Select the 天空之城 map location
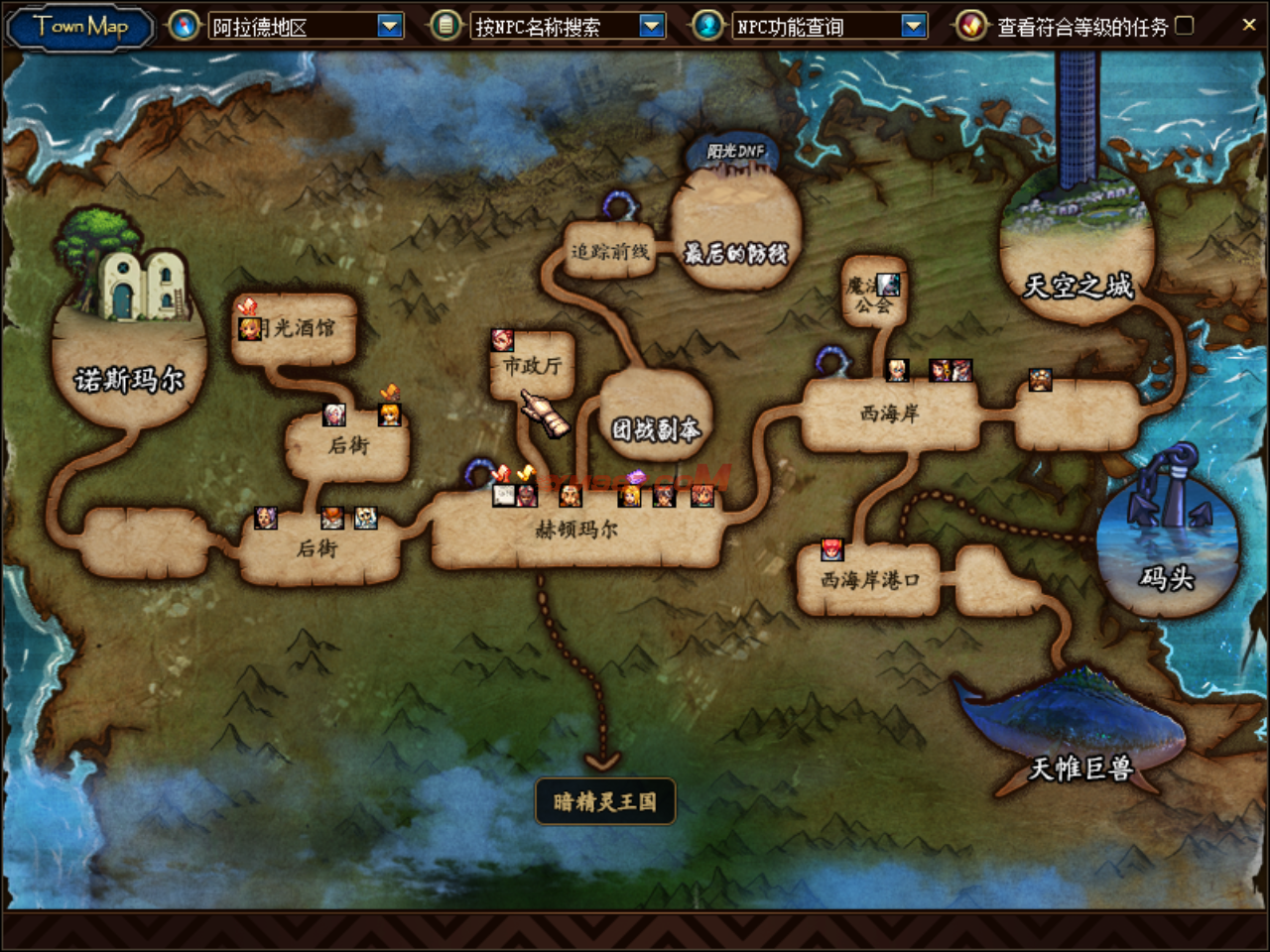The height and width of the screenshot is (952, 1270). pyautogui.click(x=1078, y=286)
